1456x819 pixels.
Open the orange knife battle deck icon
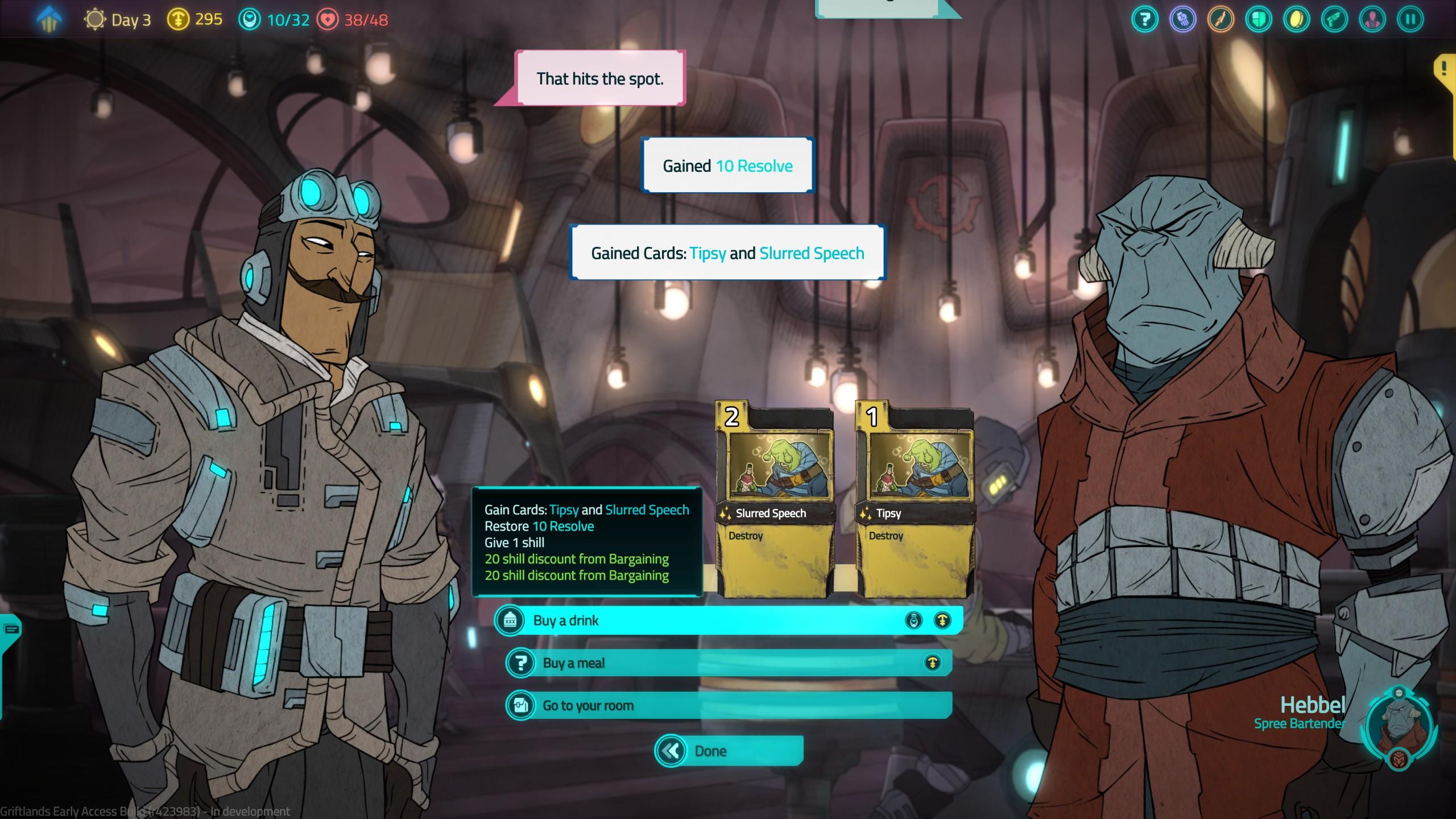pos(1221,20)
